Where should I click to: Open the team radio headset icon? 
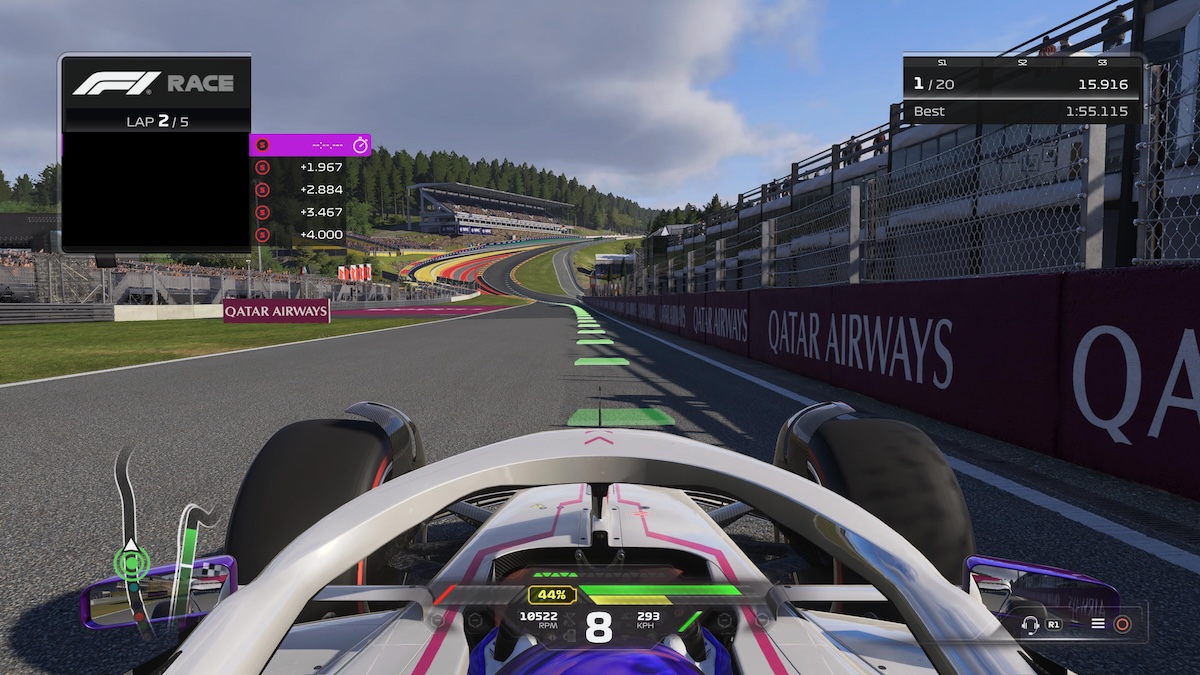tap(1030, 623)
